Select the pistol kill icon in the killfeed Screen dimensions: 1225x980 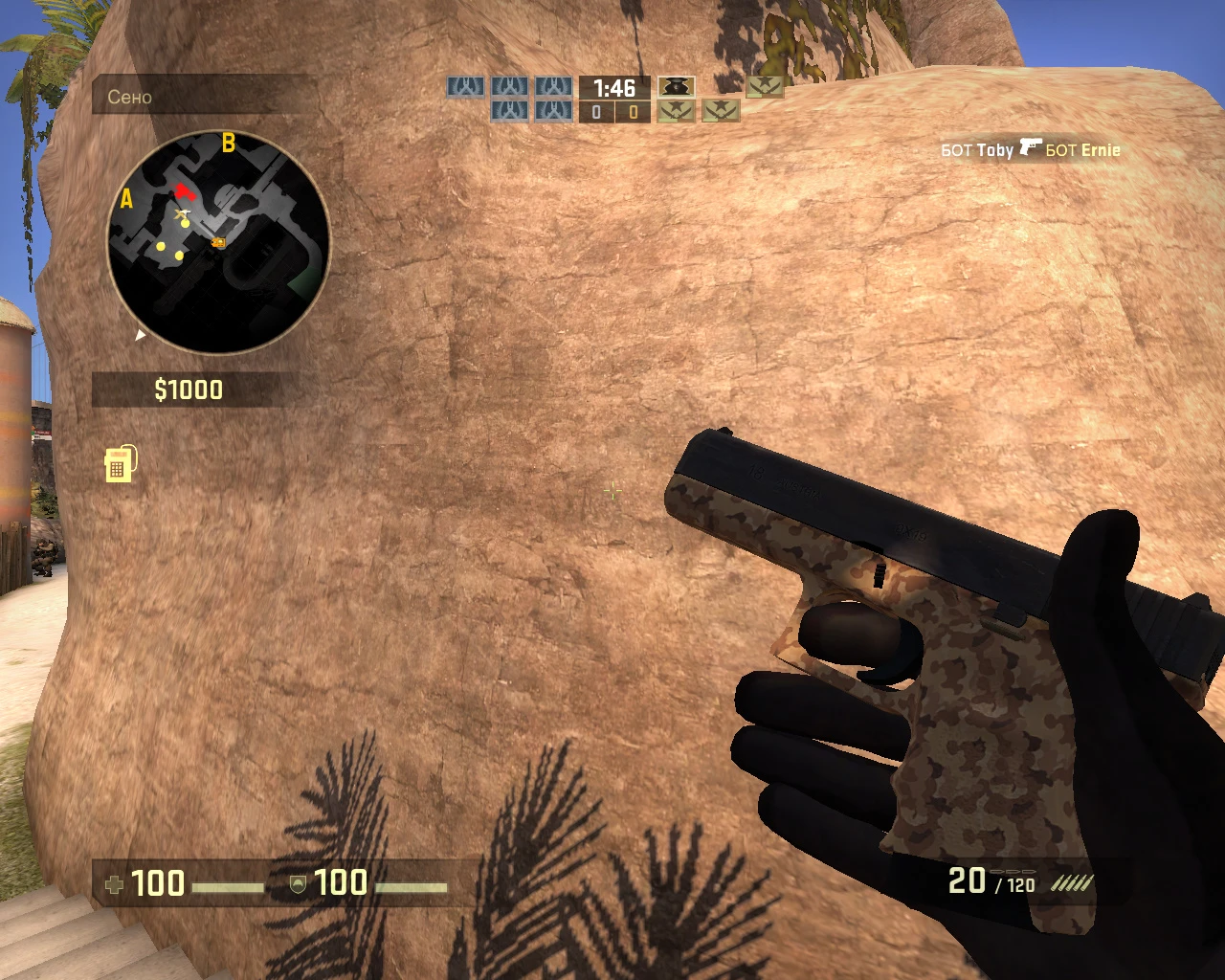click(1033, 148)
